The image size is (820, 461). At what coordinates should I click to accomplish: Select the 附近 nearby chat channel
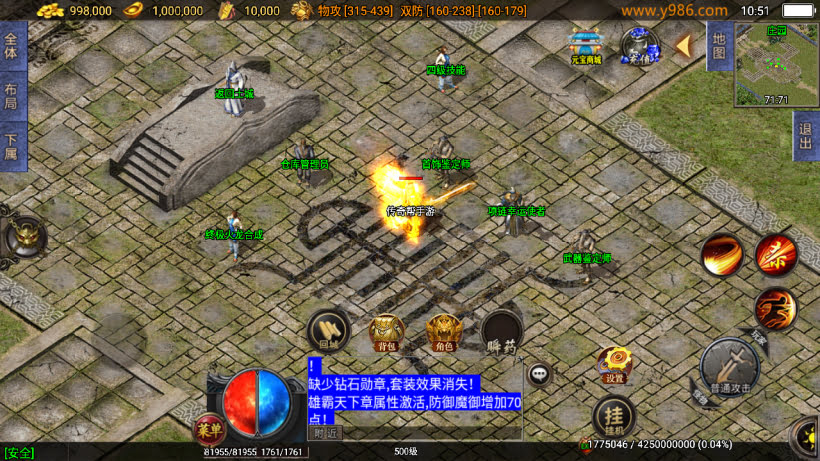click(327, 433)
